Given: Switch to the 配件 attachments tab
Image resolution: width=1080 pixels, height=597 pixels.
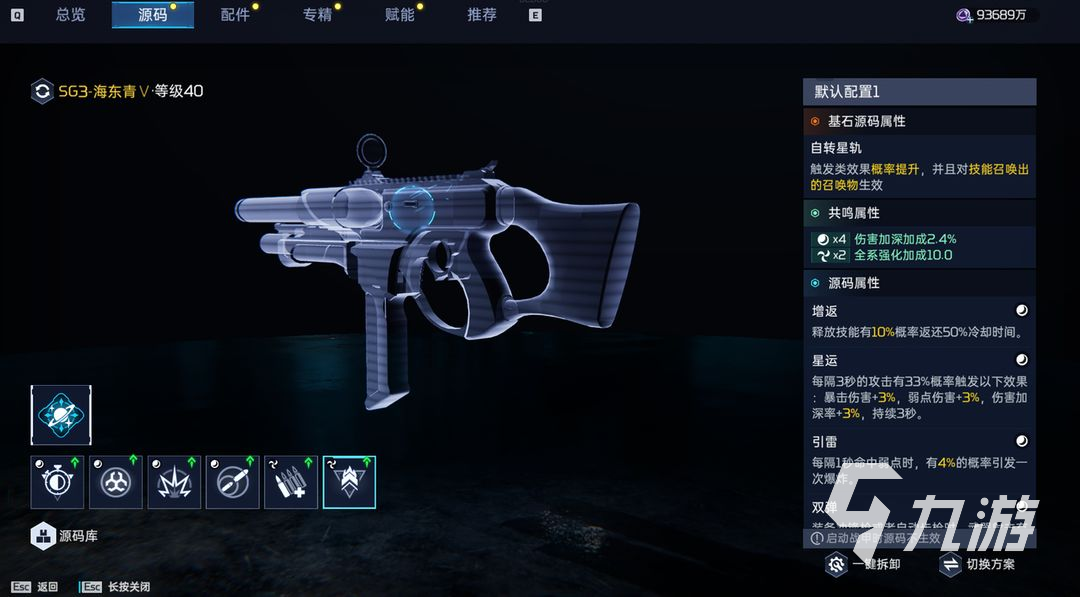Looking at the screenshot, I should (x=235, y=15).
